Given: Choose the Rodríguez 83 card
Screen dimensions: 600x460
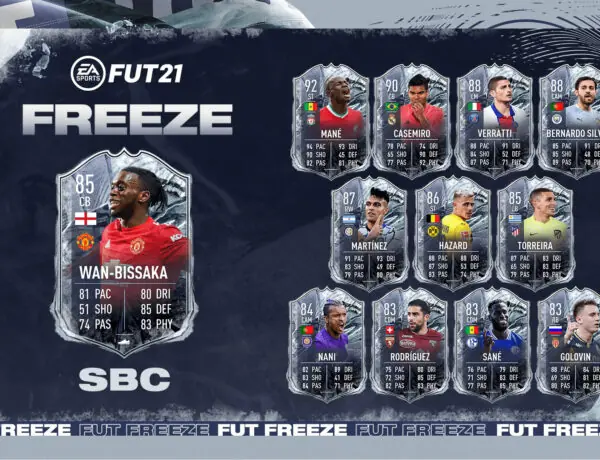Looking at the screenshot, I should 410,345.
